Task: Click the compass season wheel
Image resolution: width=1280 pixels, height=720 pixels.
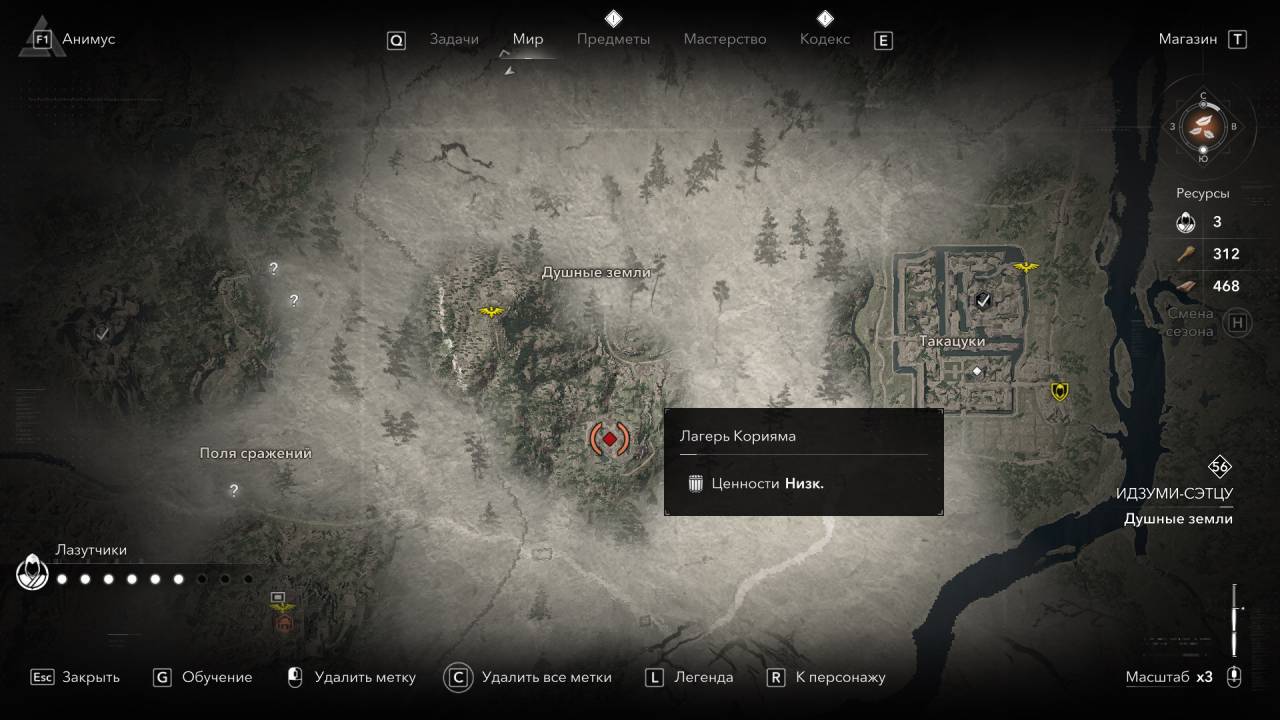Action: click(1203, 126)
